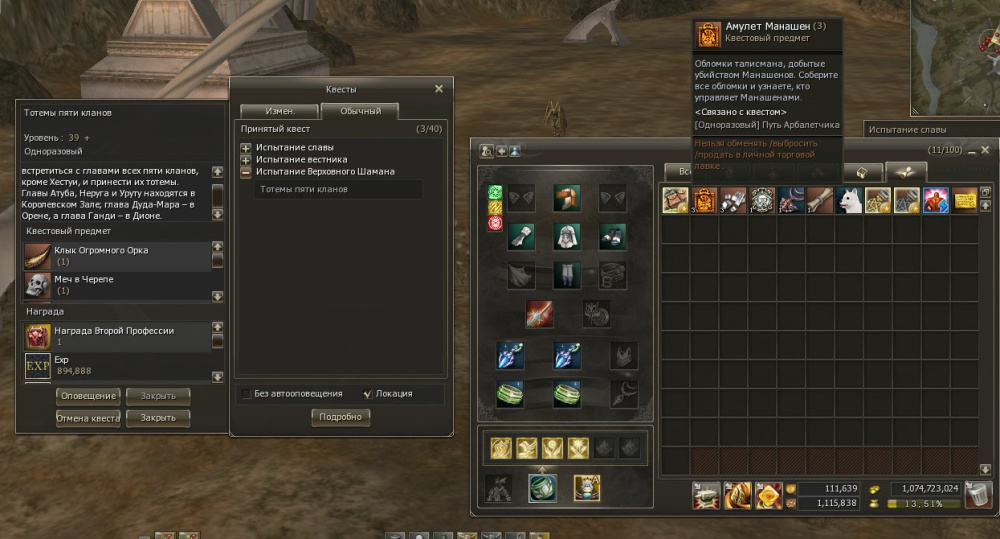
Task: Open quest details with Подробно
Action: tap(340, 418)
